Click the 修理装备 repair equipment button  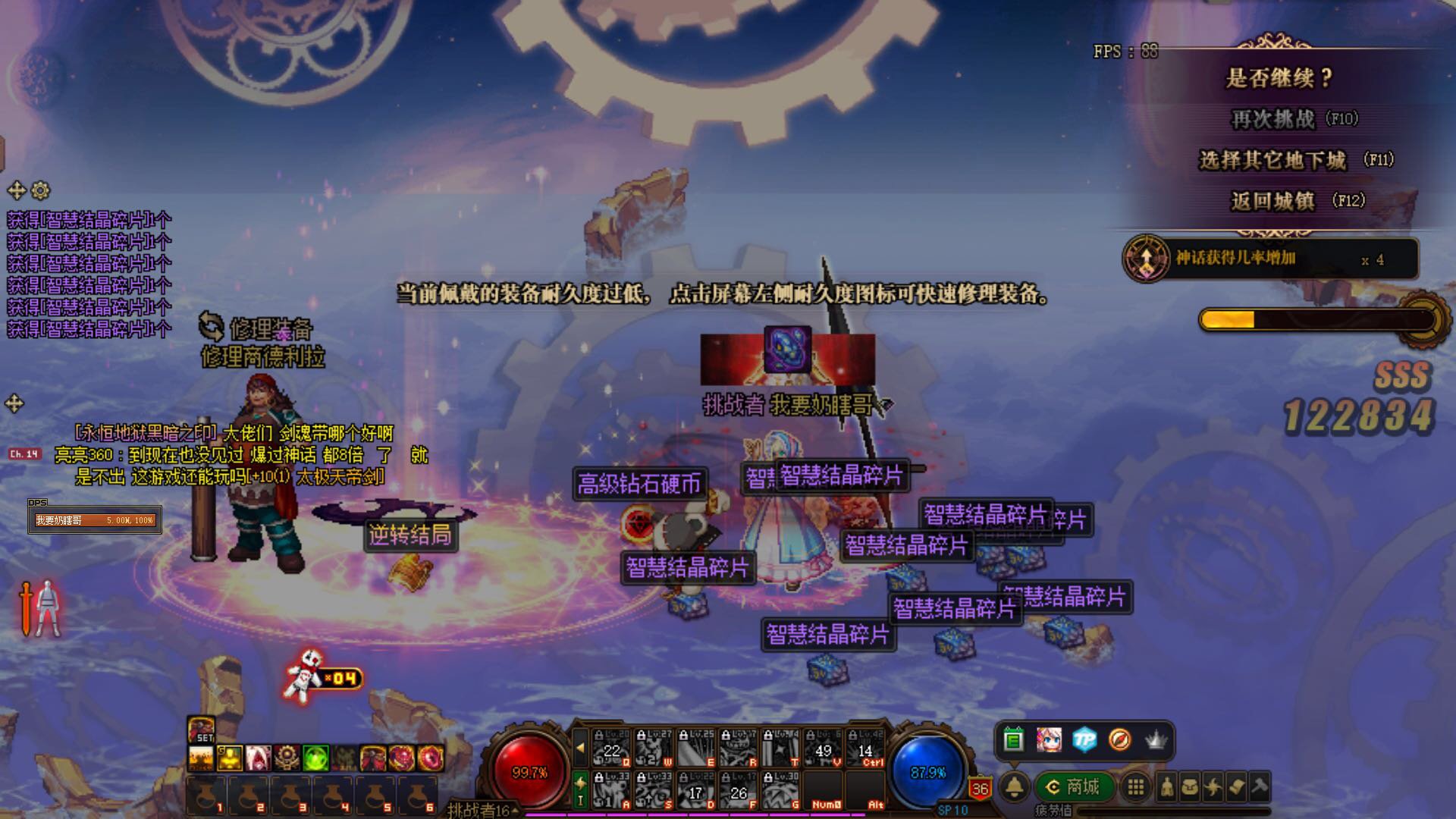coord(256,328)
